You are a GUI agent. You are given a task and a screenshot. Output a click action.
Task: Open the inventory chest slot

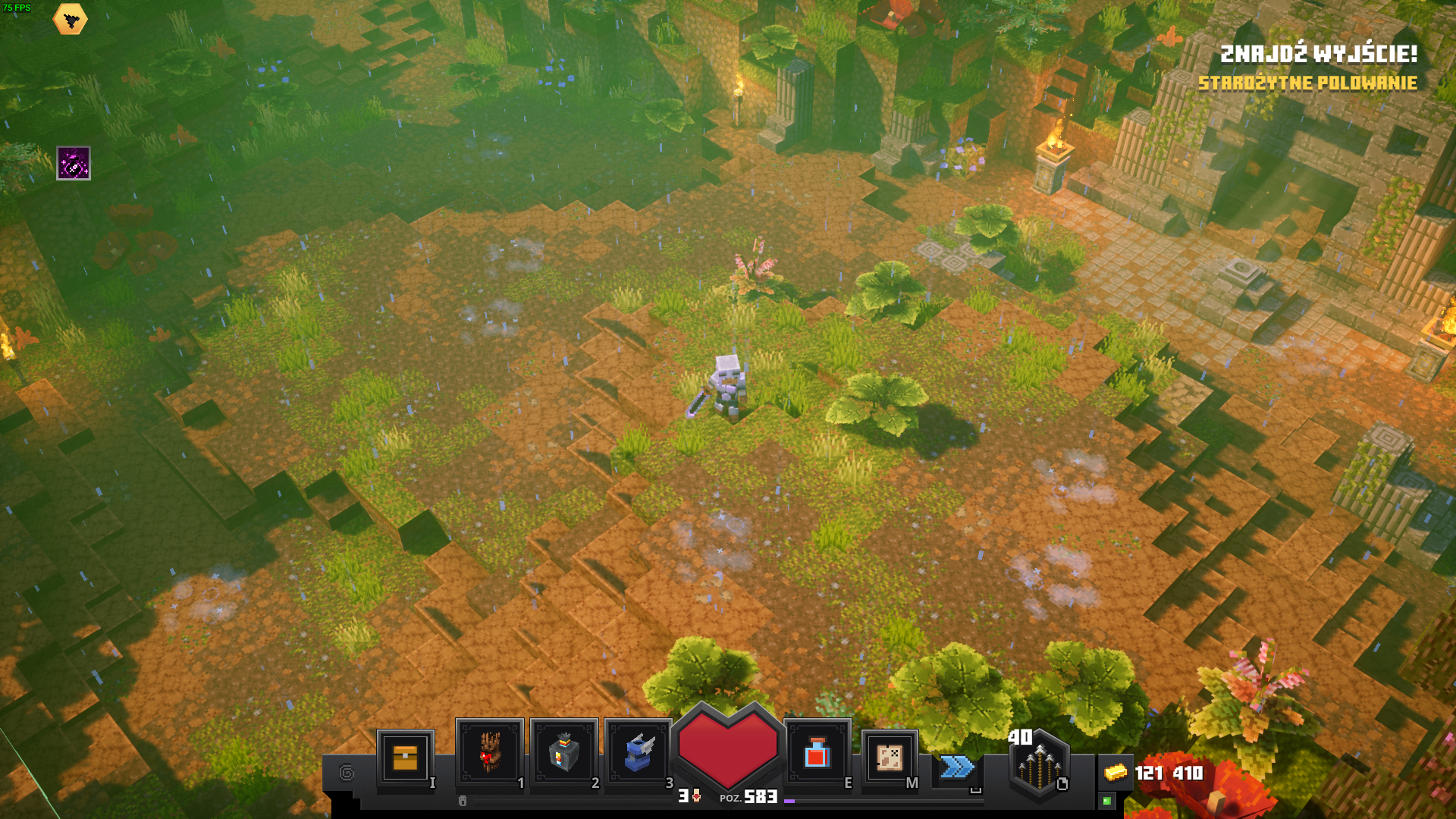(x=405, y=757)
